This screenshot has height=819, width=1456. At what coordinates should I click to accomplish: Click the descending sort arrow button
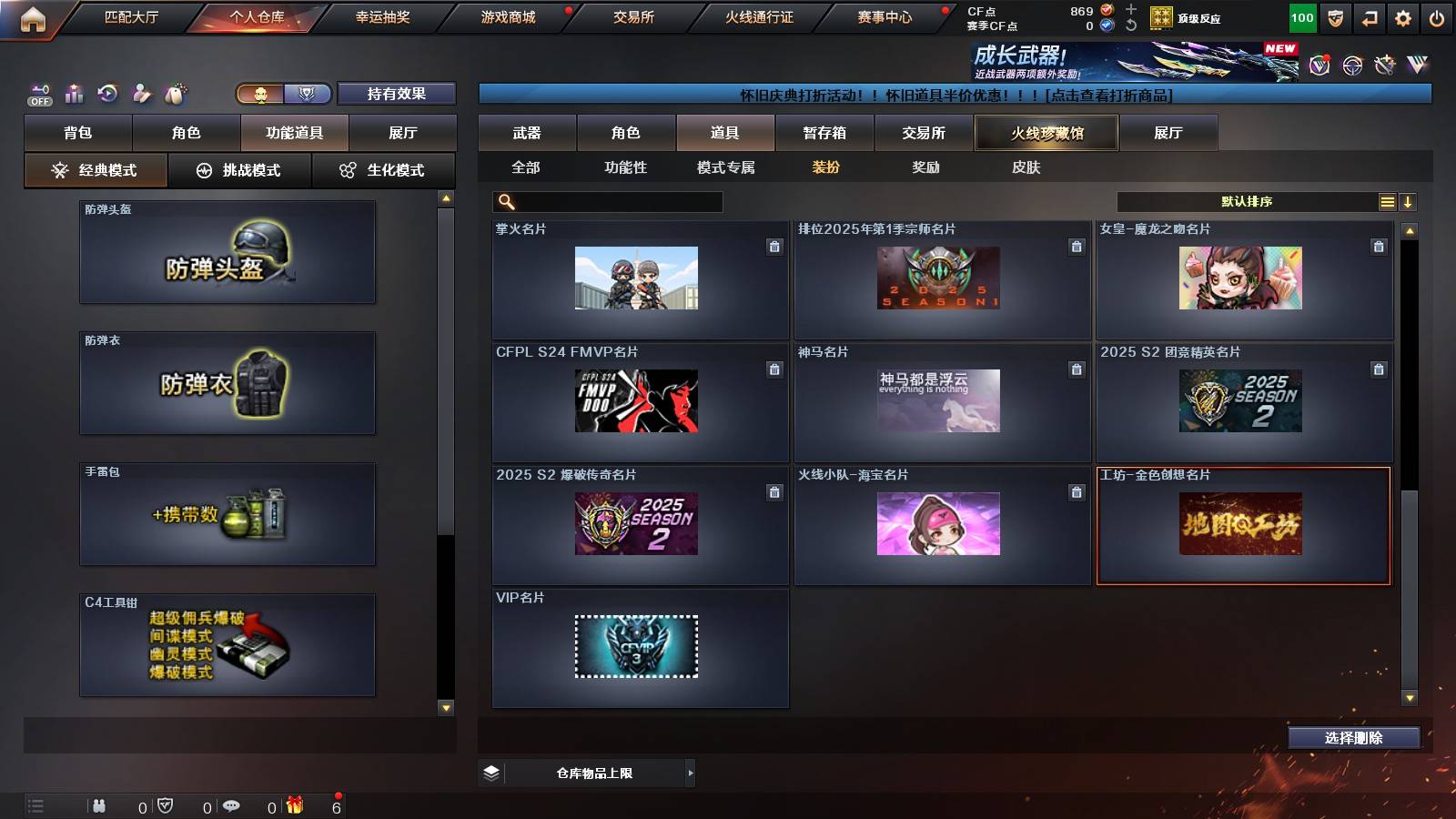point(1407,202)
